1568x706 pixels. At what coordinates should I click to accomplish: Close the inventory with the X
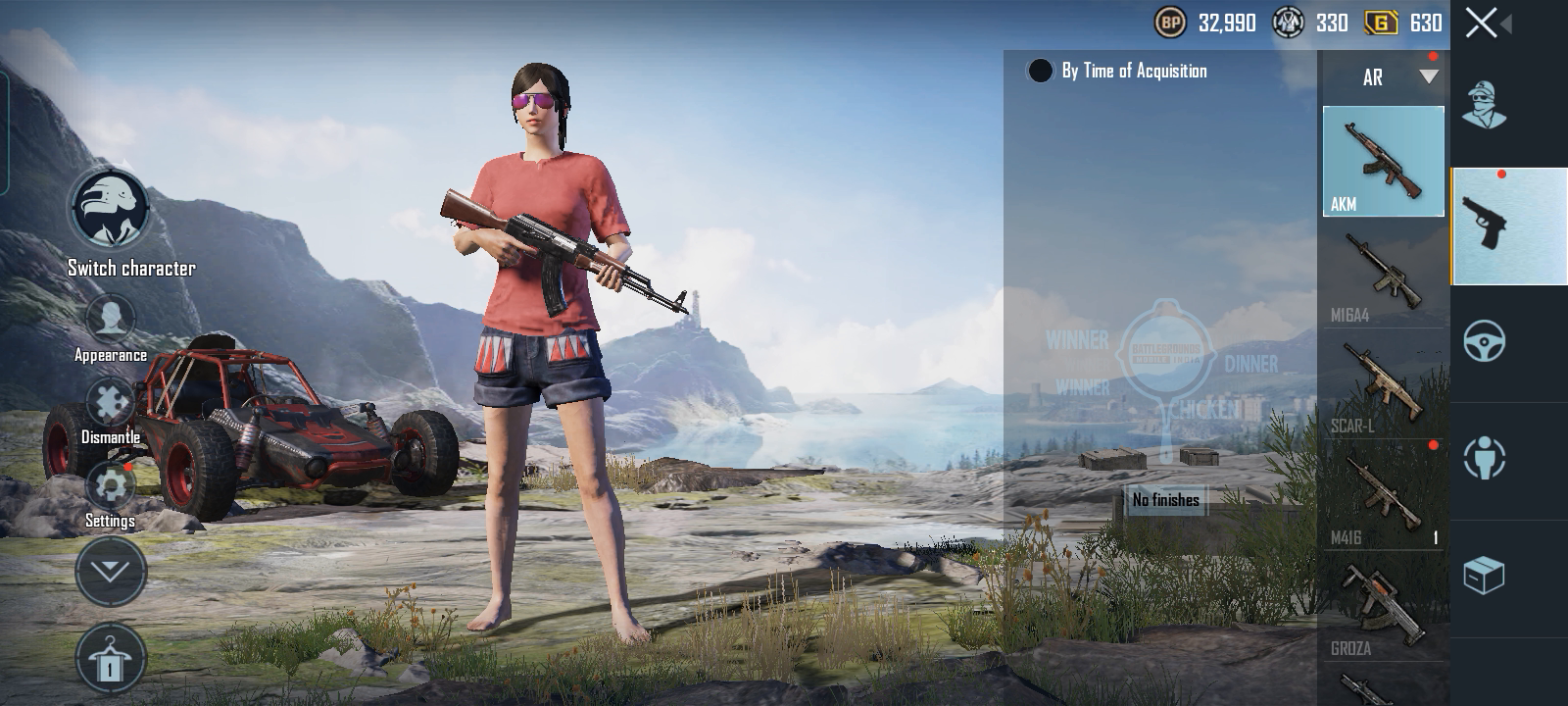coord(1482,23)
